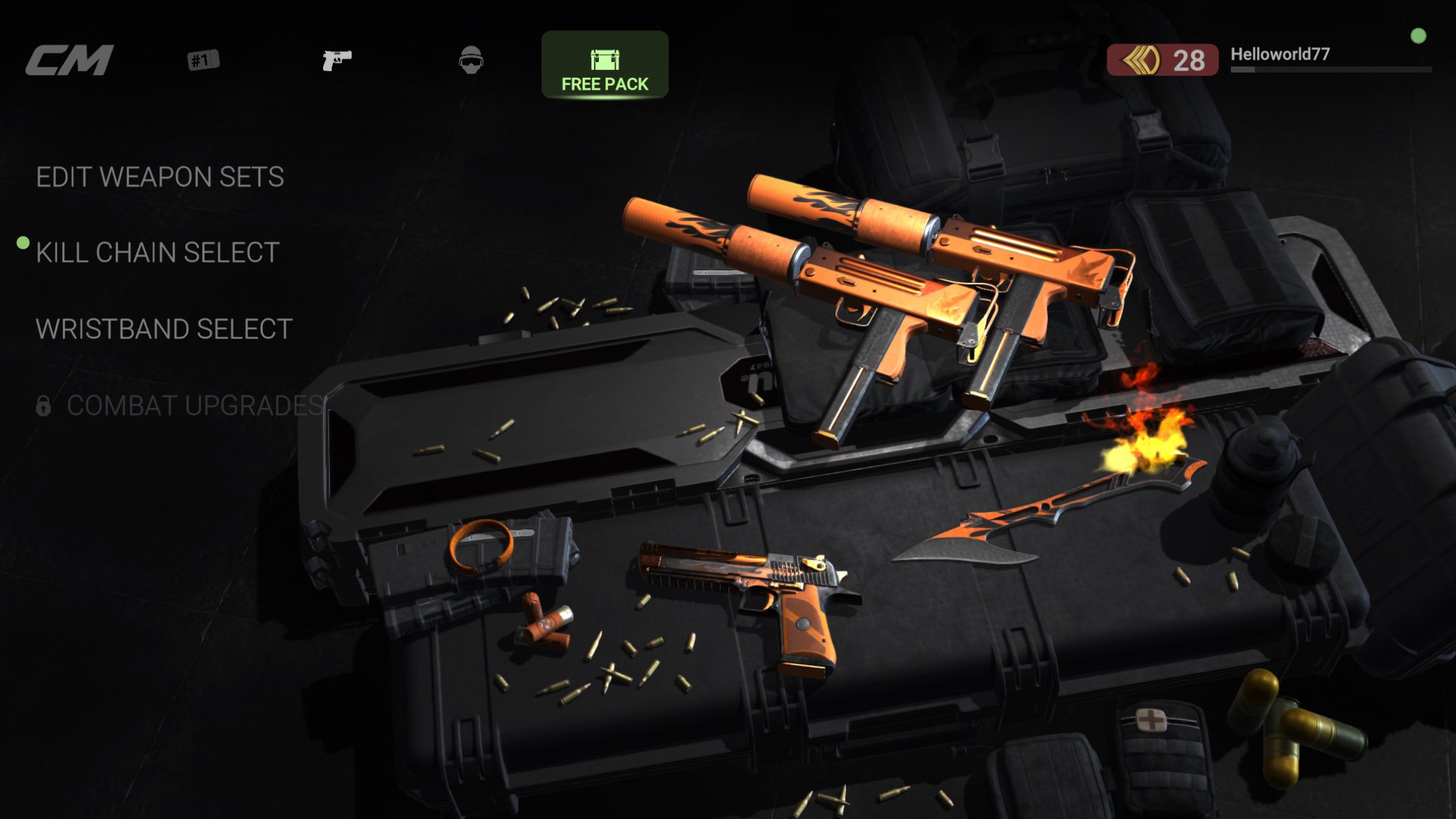Screen dimensions: 1456x819
Task: Select the pistol weapons icon
Action: point(337,61)
